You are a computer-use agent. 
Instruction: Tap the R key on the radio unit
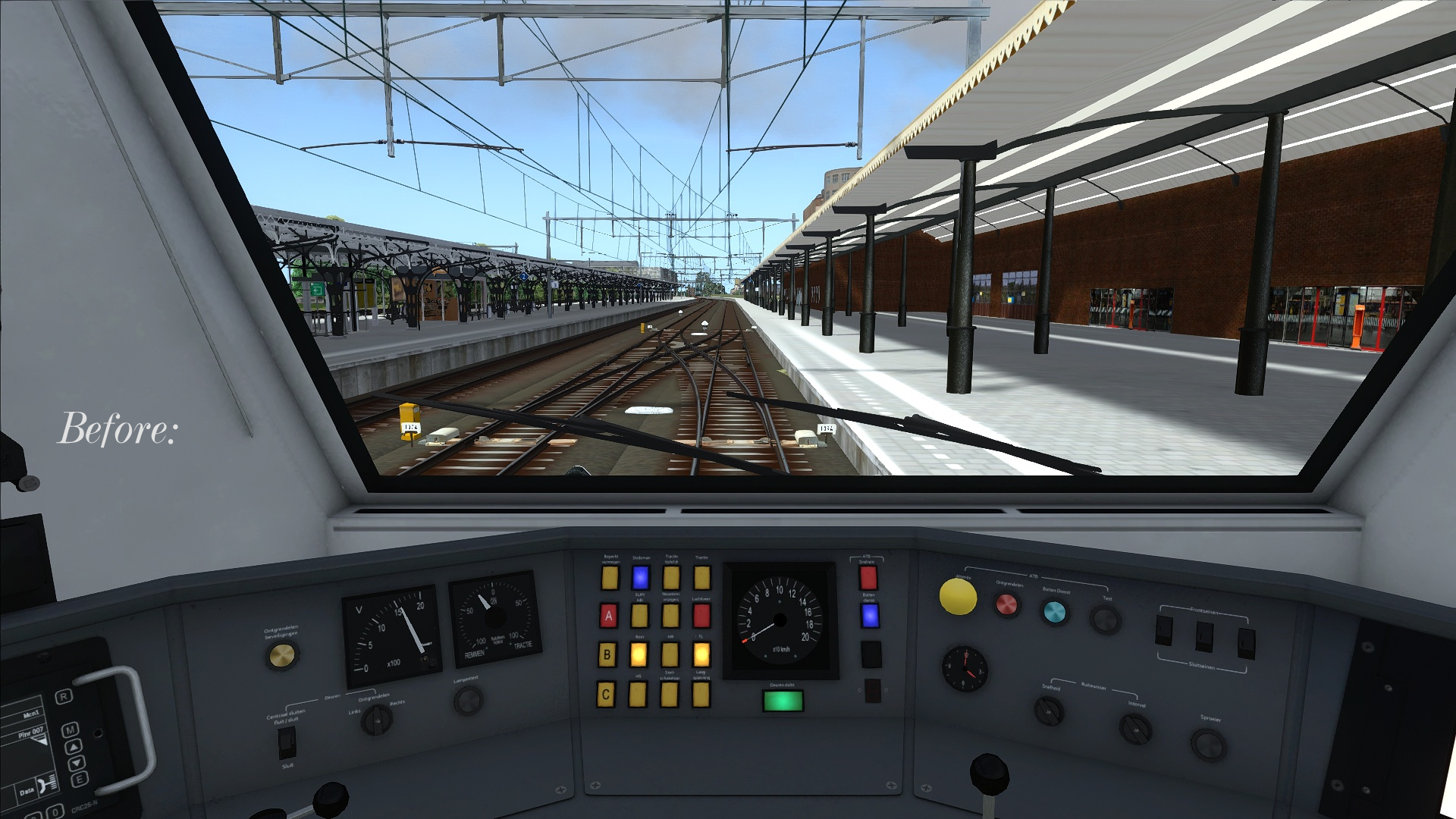[64, 696]
